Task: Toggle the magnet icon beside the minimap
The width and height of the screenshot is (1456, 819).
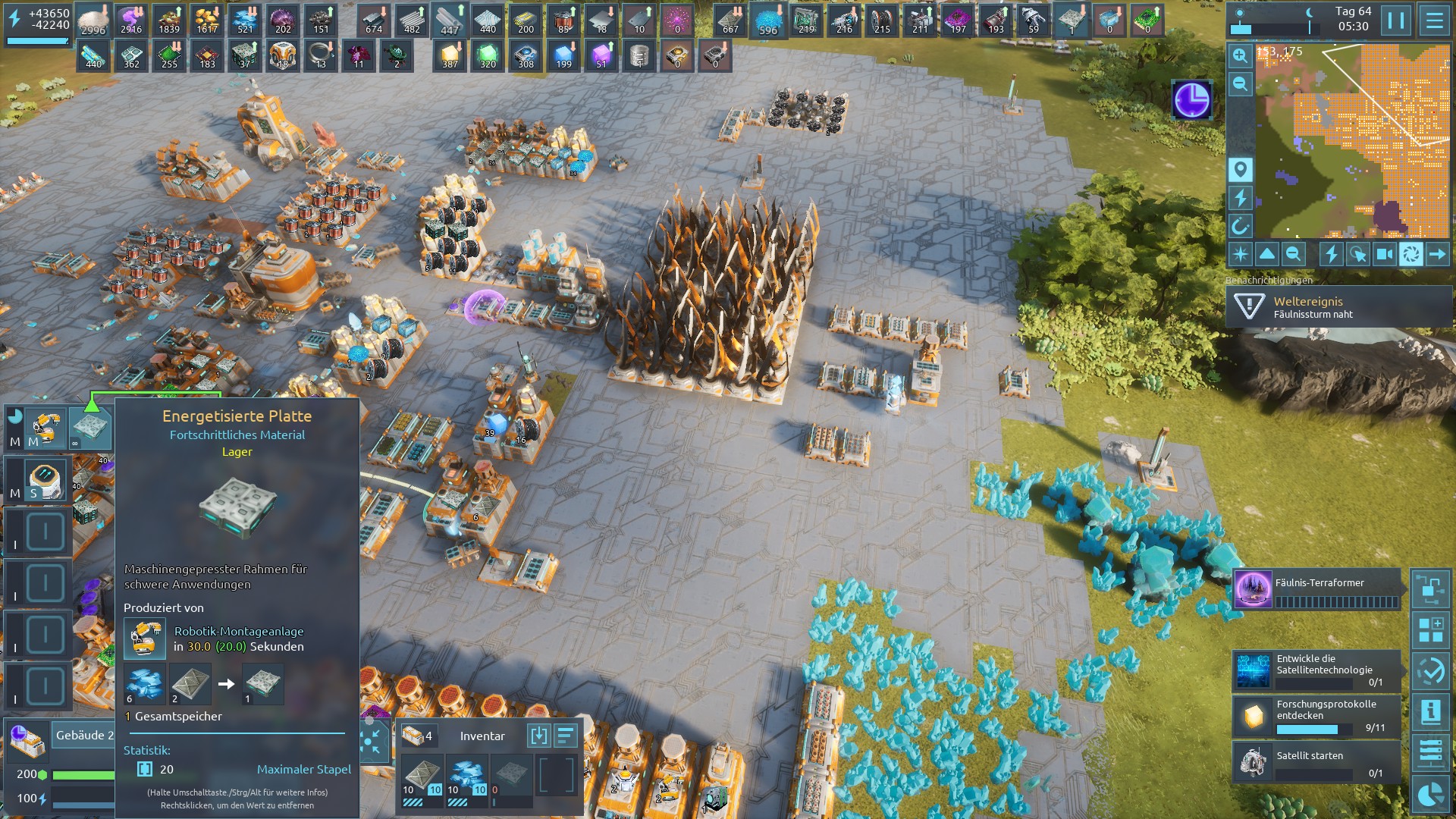Action: coord(1240,226)
